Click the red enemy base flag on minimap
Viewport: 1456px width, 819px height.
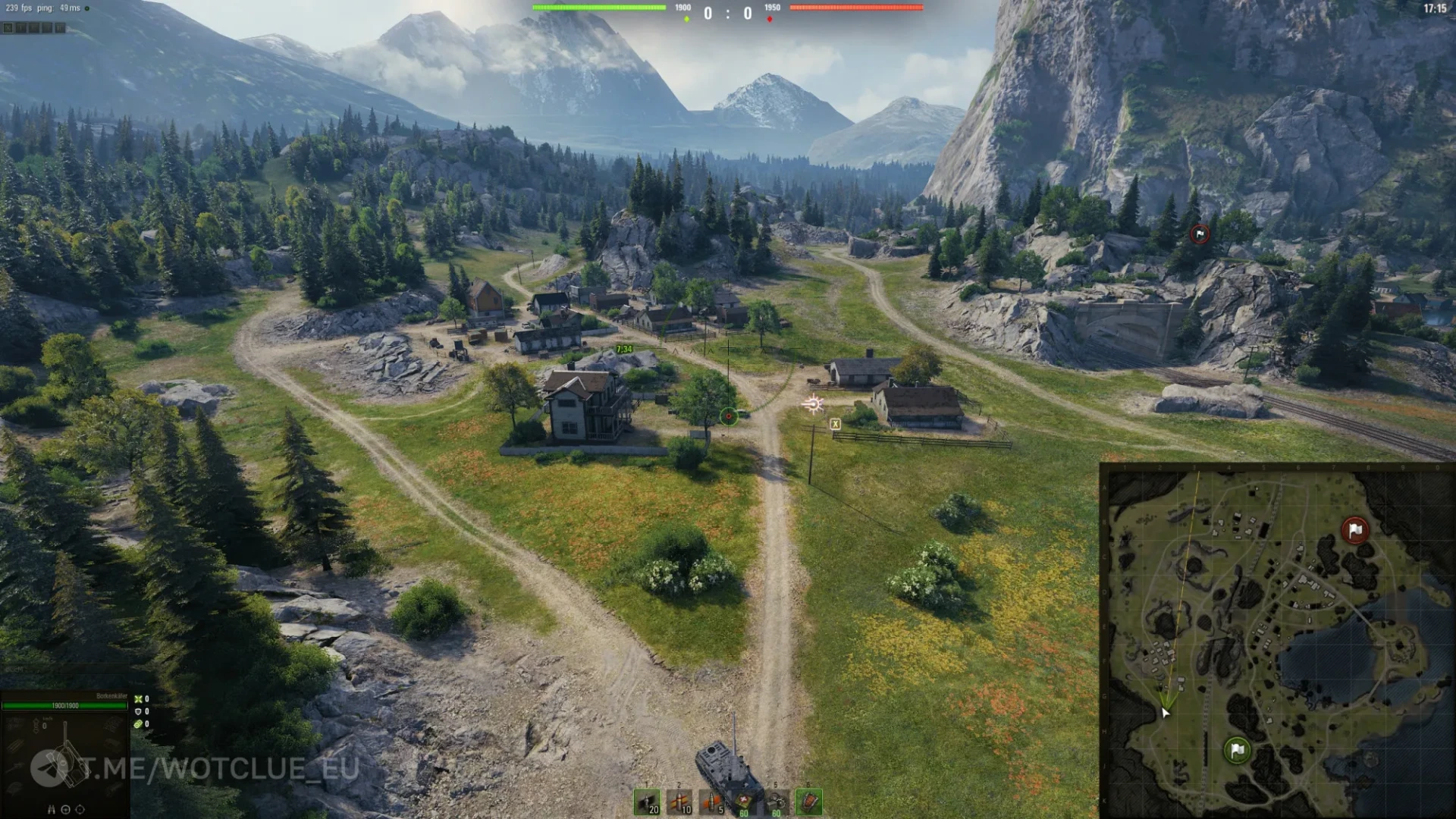(1355, 530)
